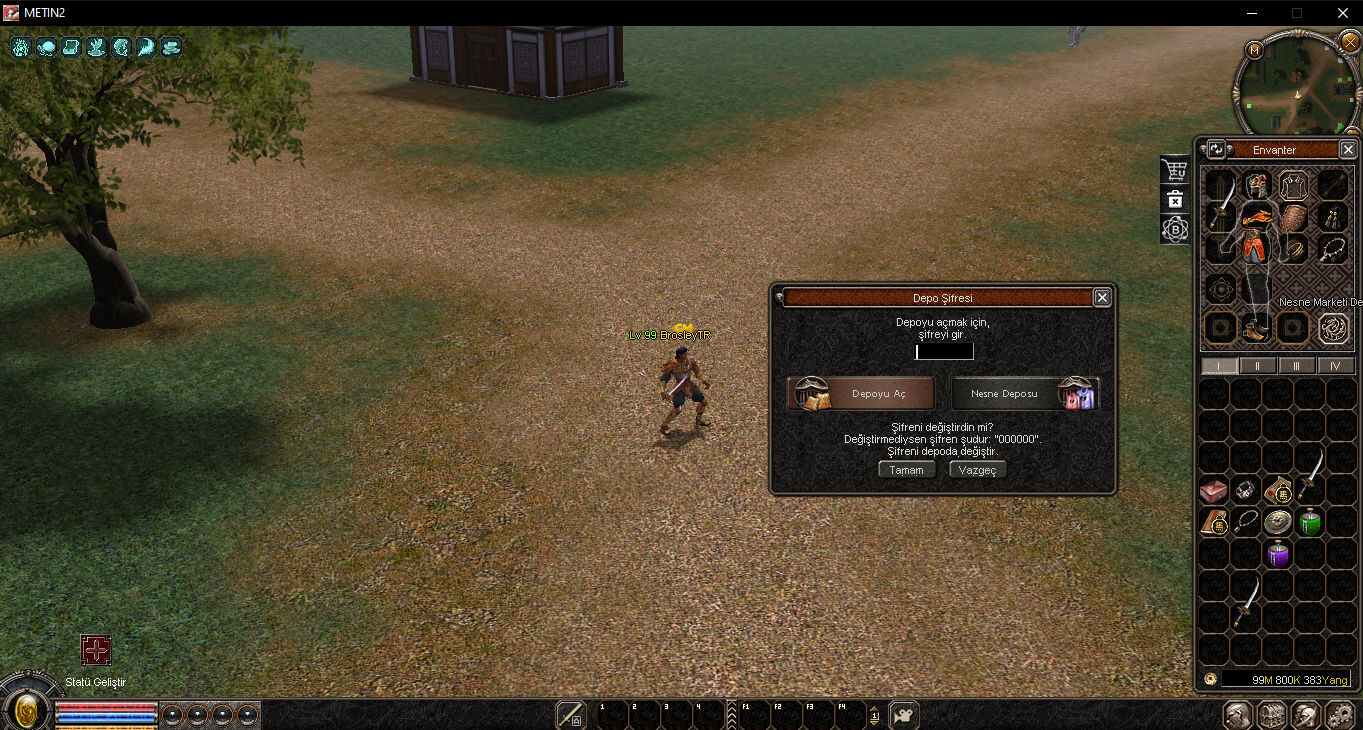Select the green potion in inventory
The image size is (1363, 730).
(x=1310, y=522)
